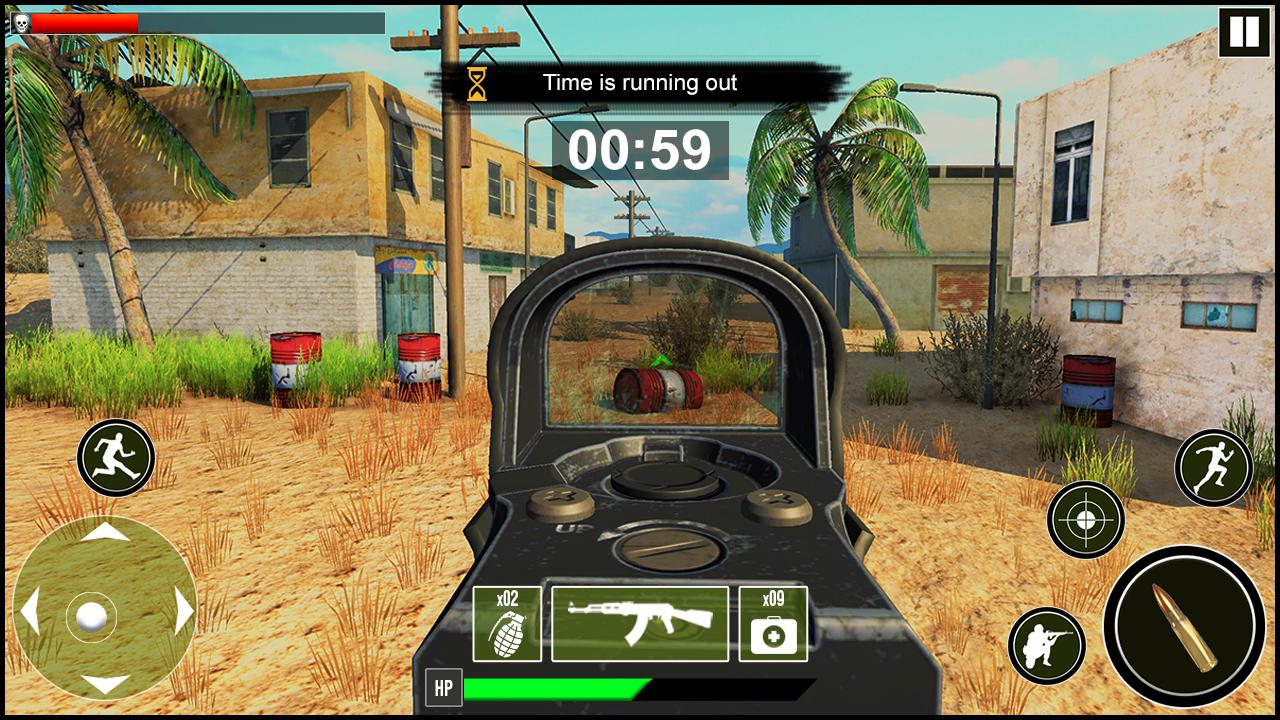Pause the game with the top-right button
This screenshot has width=1280, height=720.
[x=1244, y=32]
